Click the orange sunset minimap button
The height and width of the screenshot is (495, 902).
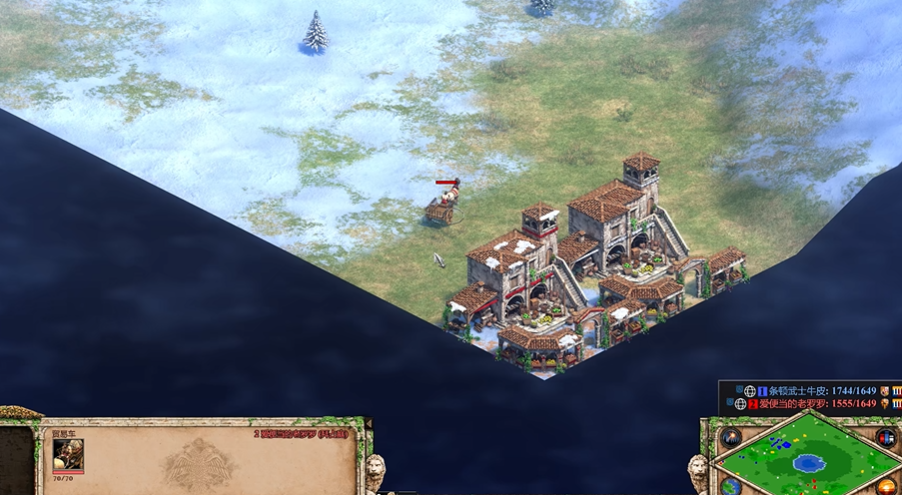click(887, 487)
